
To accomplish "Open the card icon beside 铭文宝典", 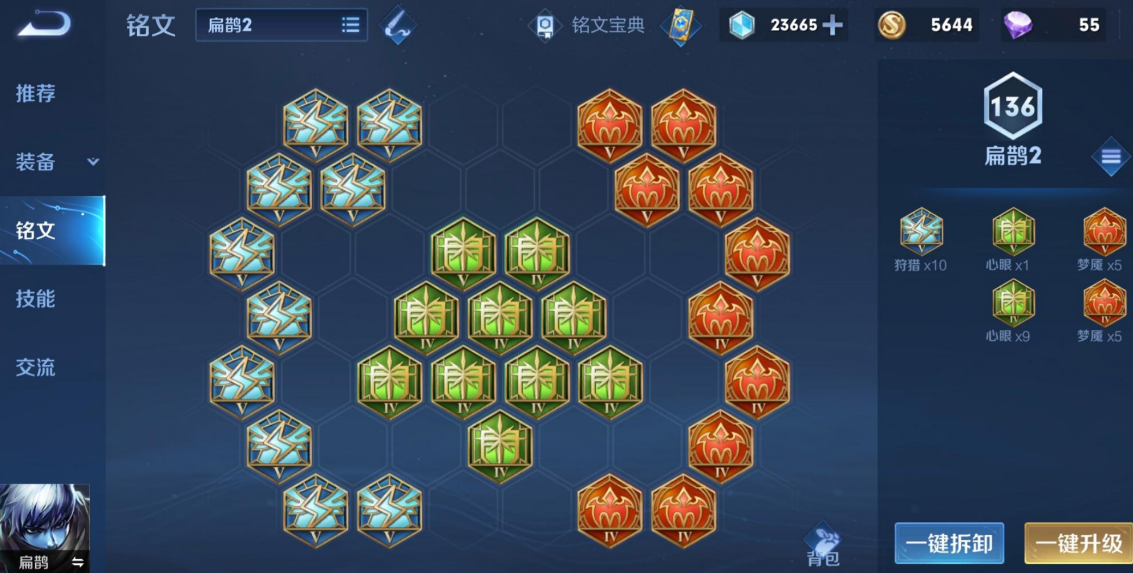I will click(681, 25).
